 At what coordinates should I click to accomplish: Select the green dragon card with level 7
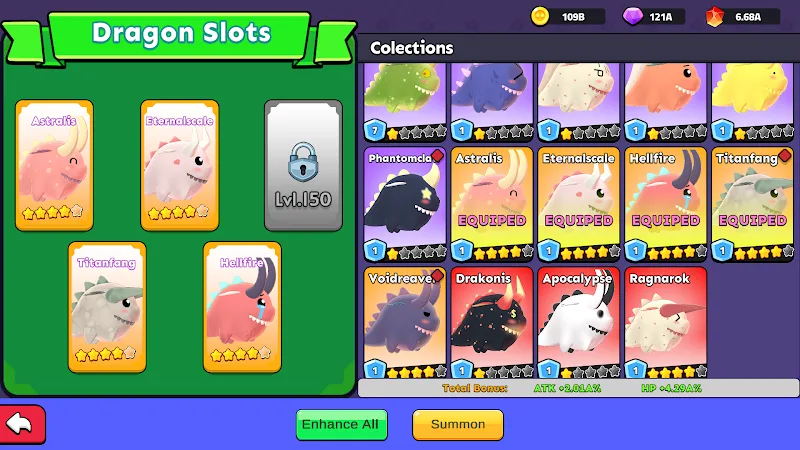(405, 100)
